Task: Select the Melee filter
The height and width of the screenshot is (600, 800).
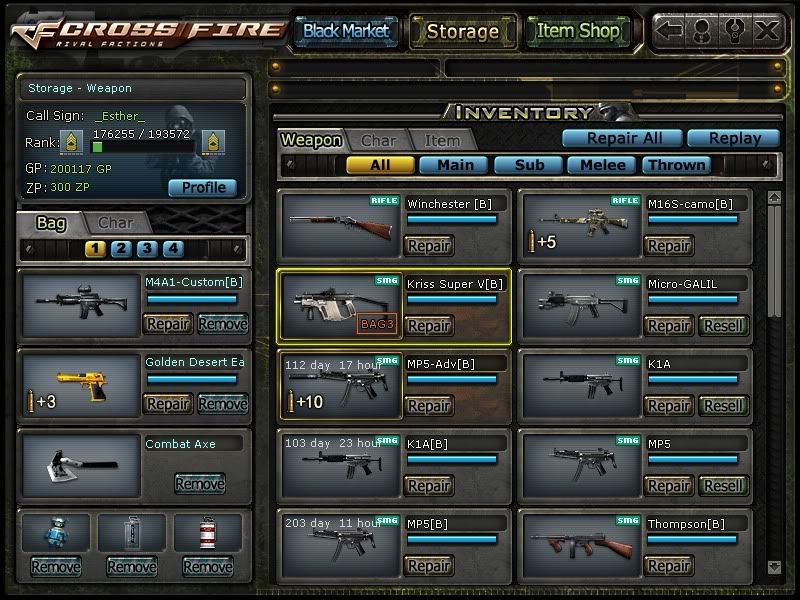Action: [603, 165]
